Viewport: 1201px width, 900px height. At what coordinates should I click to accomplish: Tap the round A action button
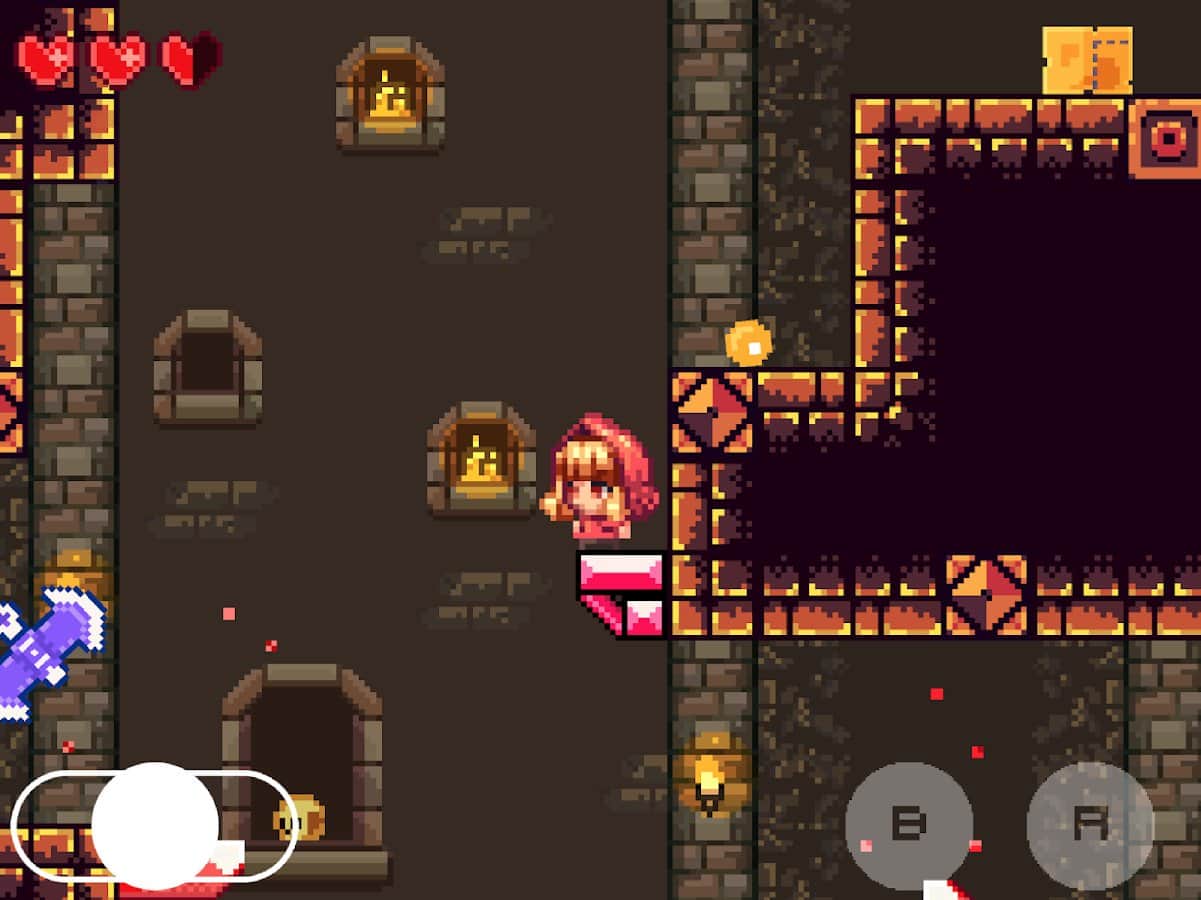(1090, 825)
